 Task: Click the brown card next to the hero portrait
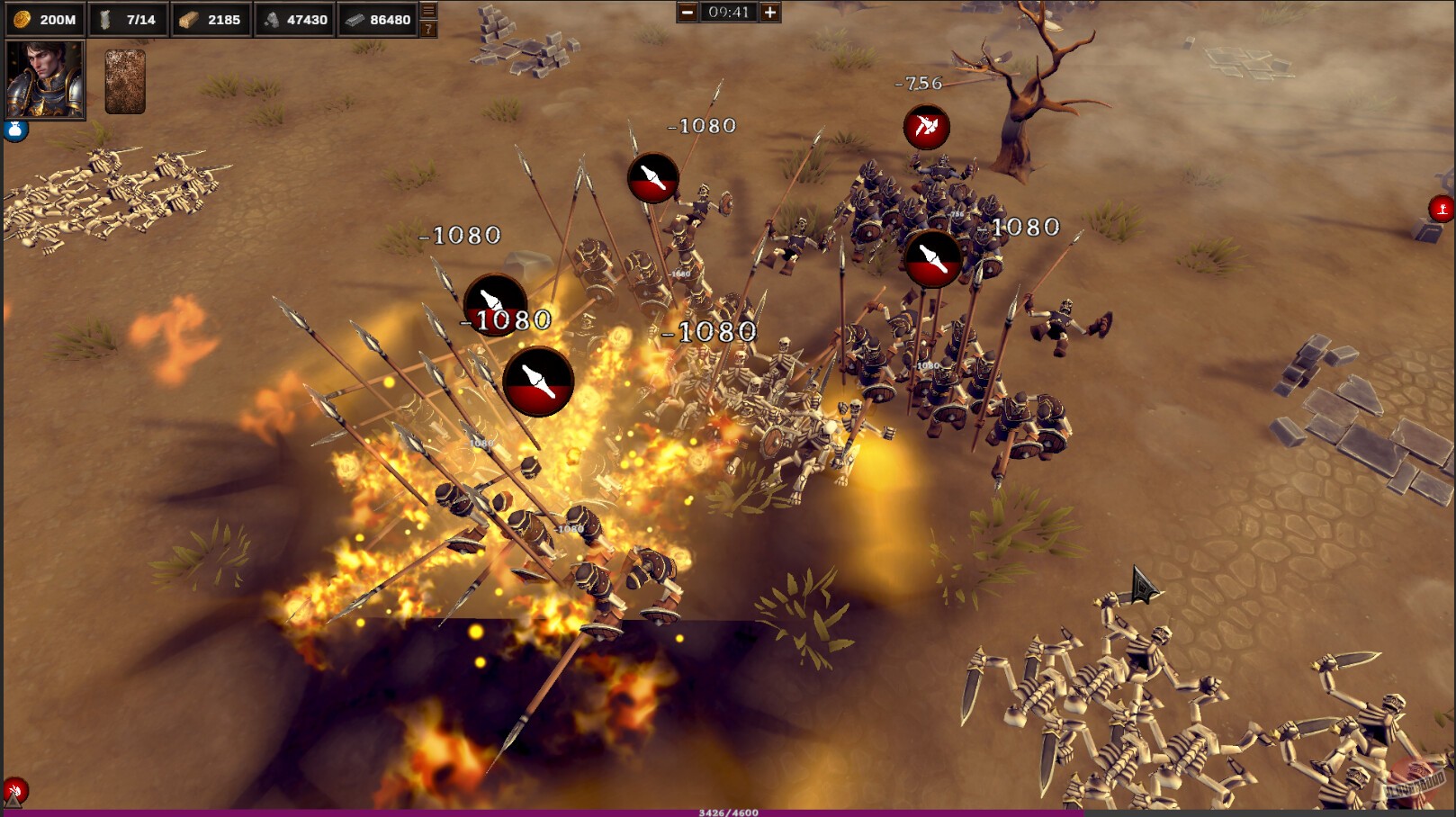coord(126,81)
